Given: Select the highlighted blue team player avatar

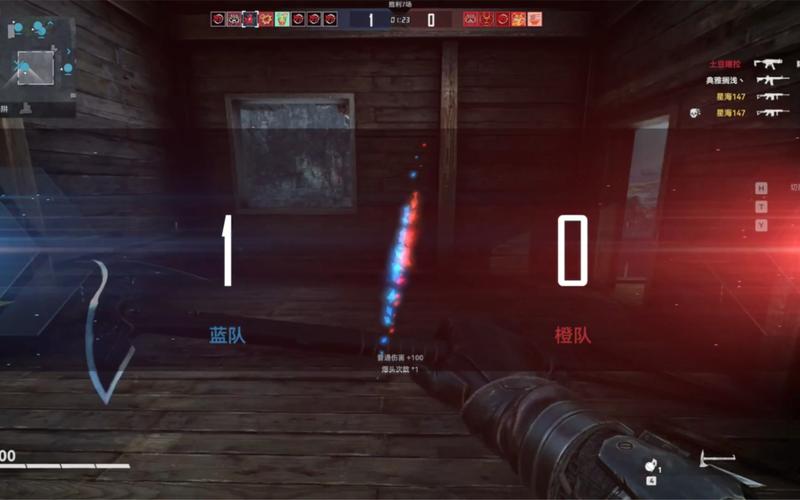Looking at the screenshot, I should [x=250, y=19].
